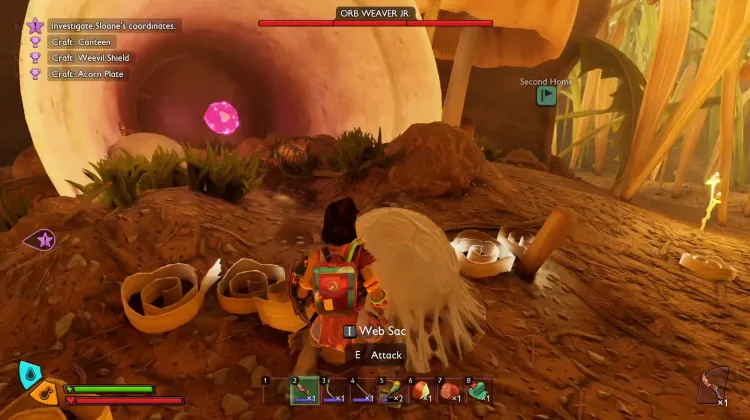Screen dimensions: 750x420
Task: Select the highlighted hotbar slot 2 weapon
Action: (305, 390)
